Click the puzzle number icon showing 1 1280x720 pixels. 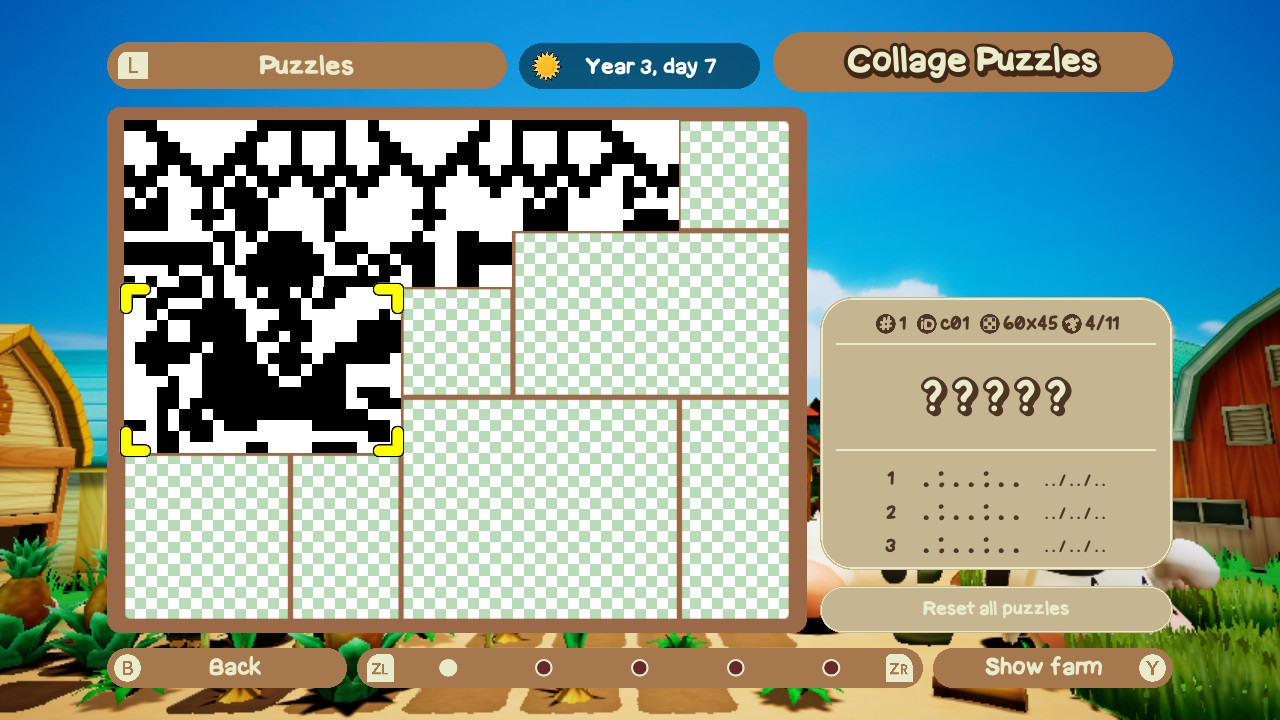(x=885, y=322)
